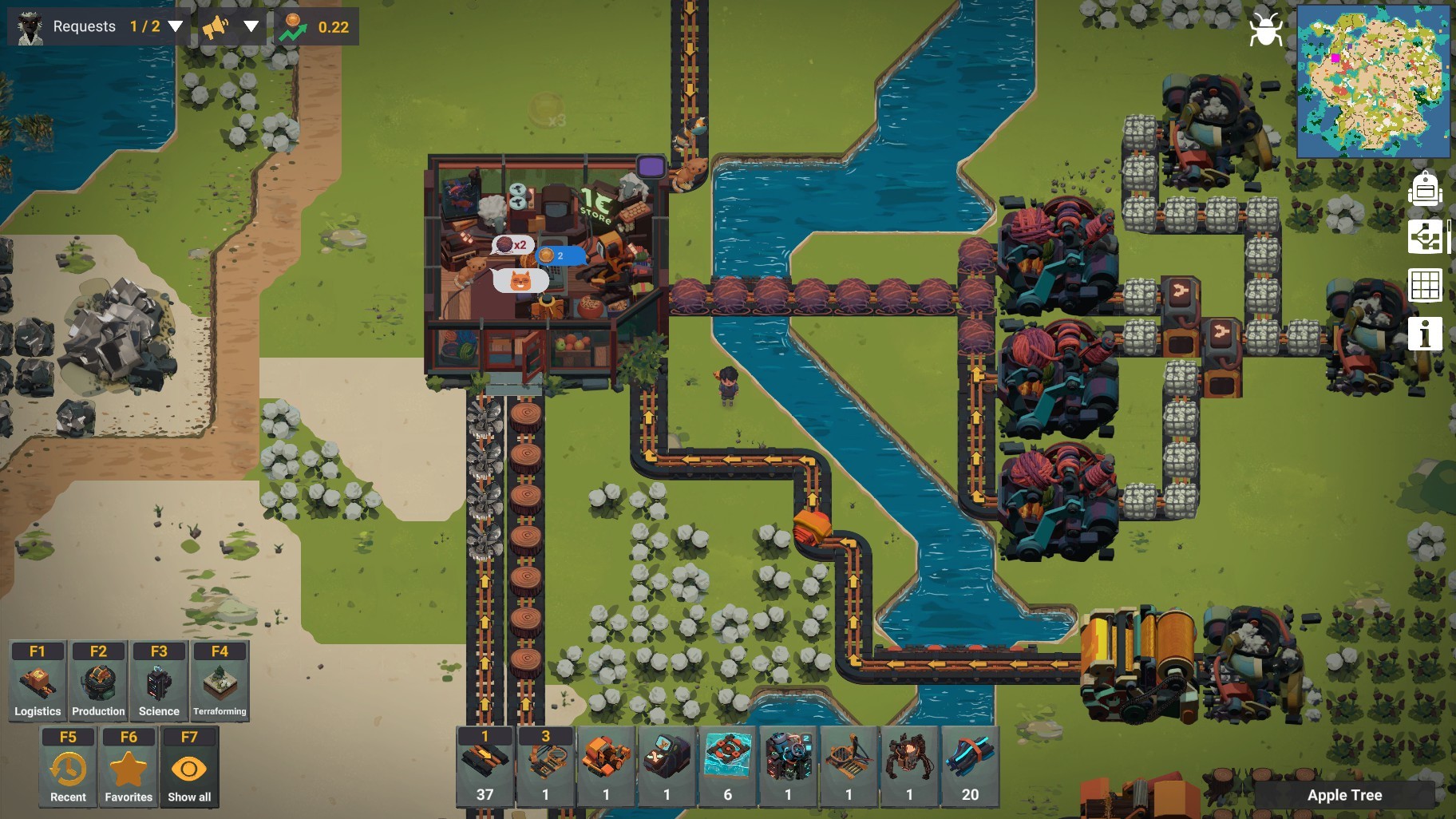Open the Production build category
Image resolution: width=1456 pixels, height=819 pixels.
[98, 681]
